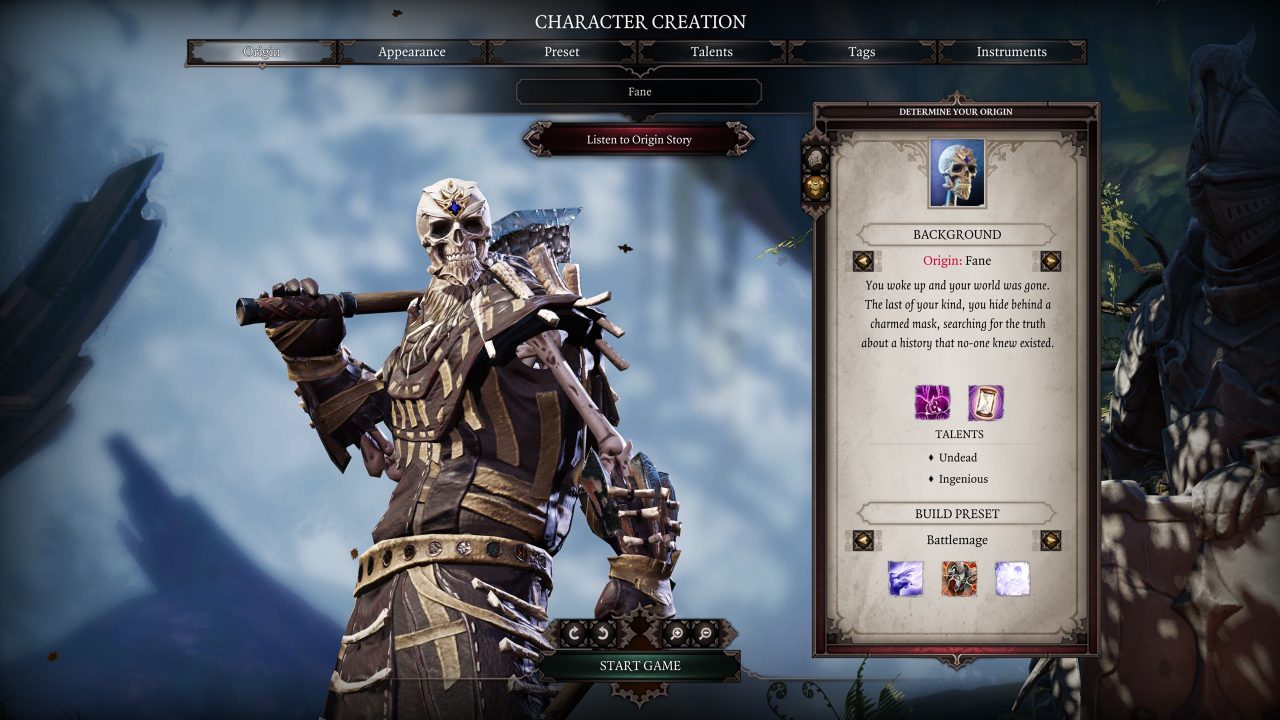This screenshot has height=720, width=1280.
Task: Go to the Talents tab
Action: (712, 52)
